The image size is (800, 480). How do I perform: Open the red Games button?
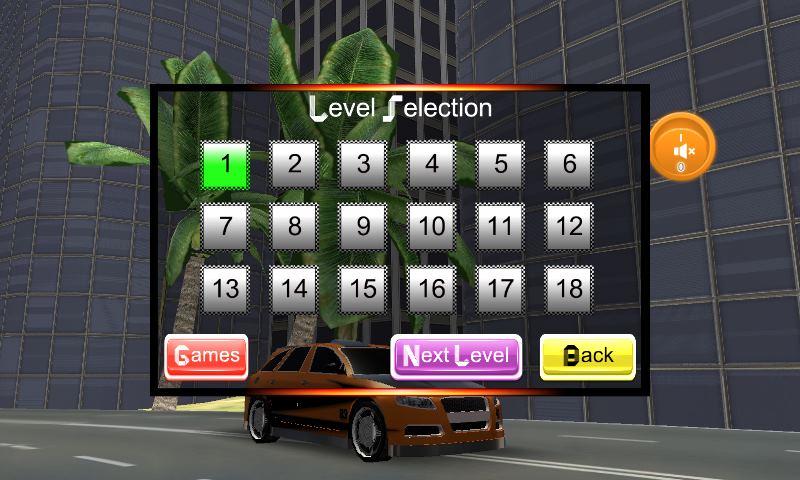pyautogui.click(x=206, y=356)
